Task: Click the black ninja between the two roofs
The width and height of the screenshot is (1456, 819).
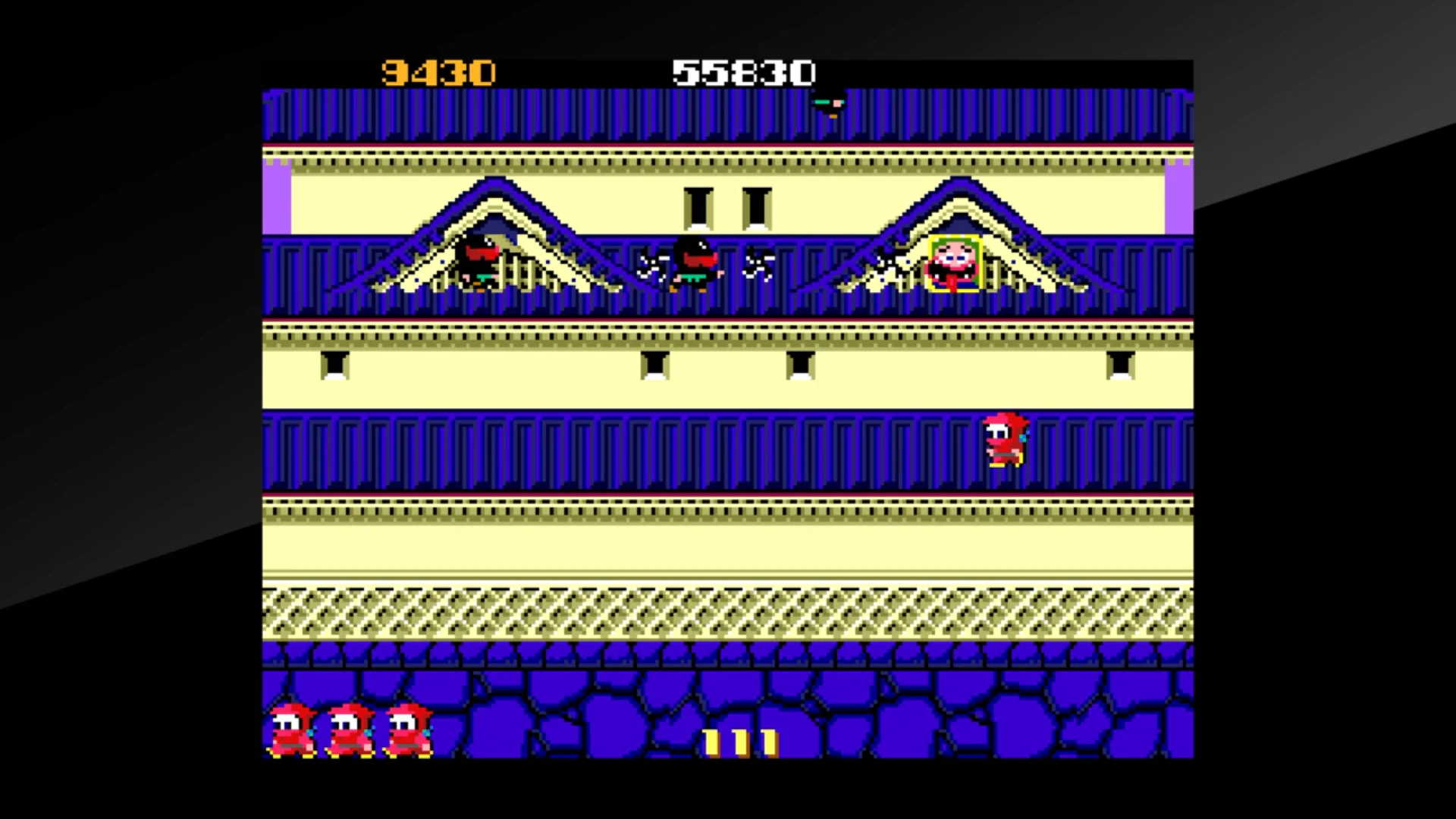Action: 694,265
